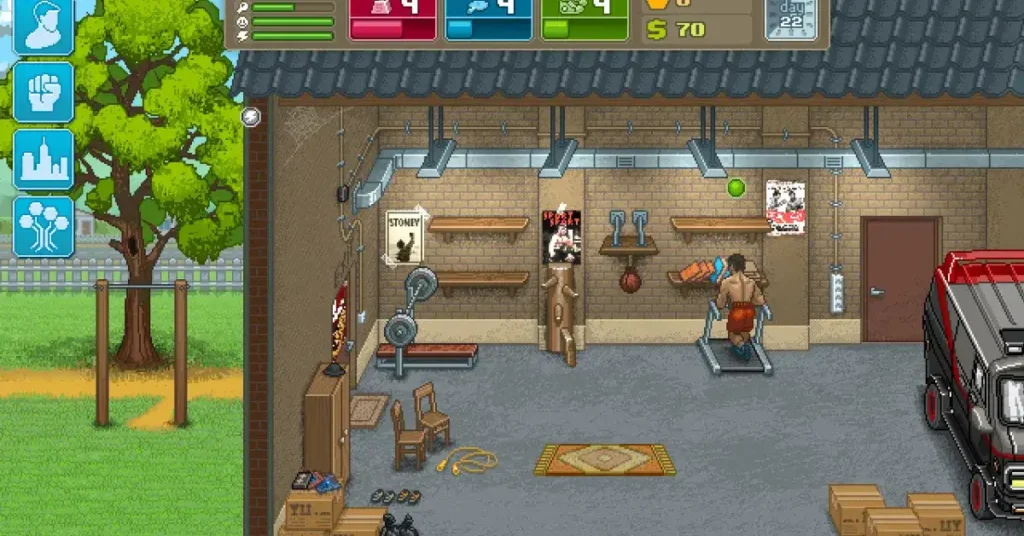Screen dimensions: 1024x536
Task: Open the fist fights menu
Action: tap(43, 92)
